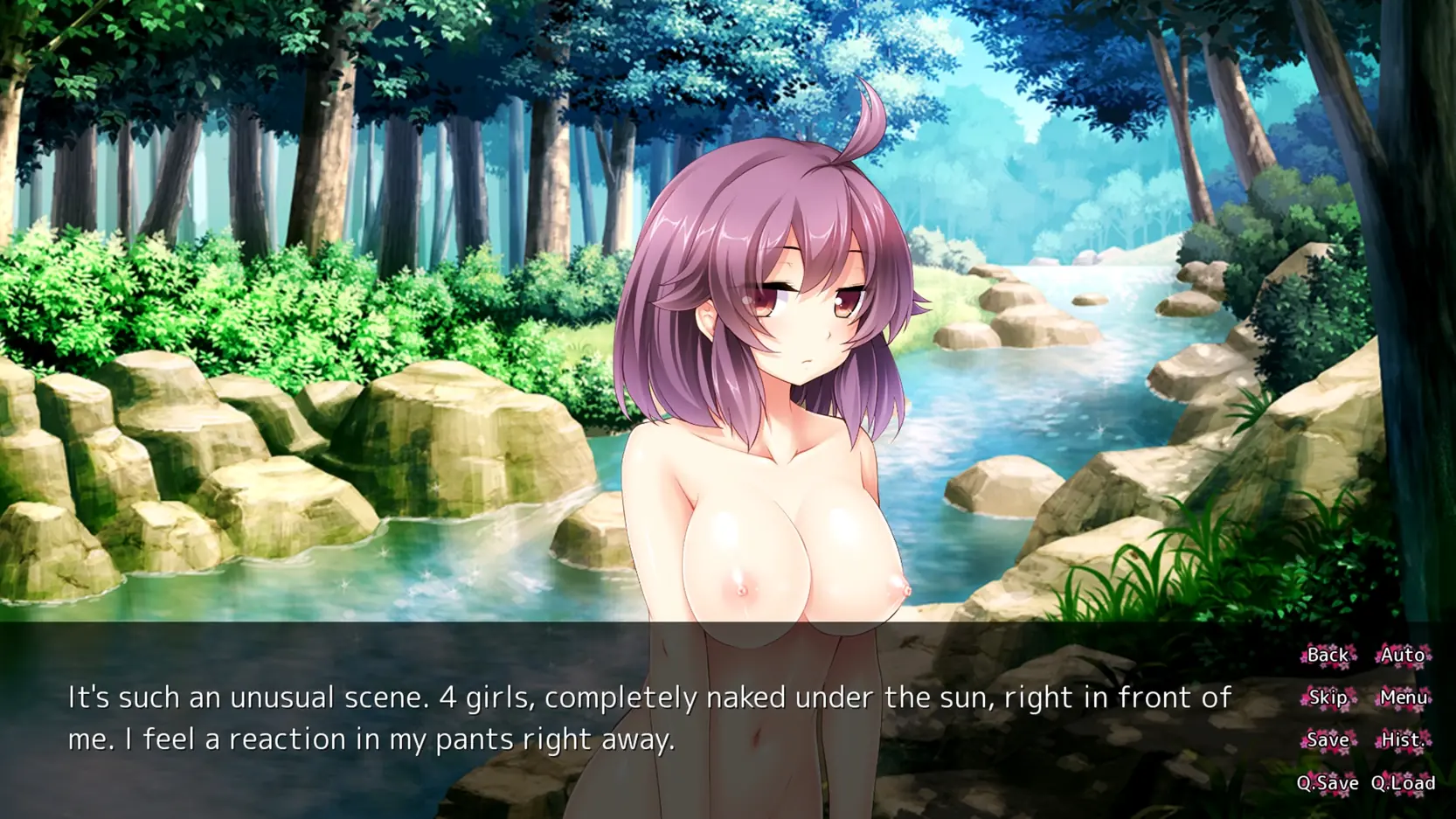
Task: Open the game Menu
Action: 1403,698
